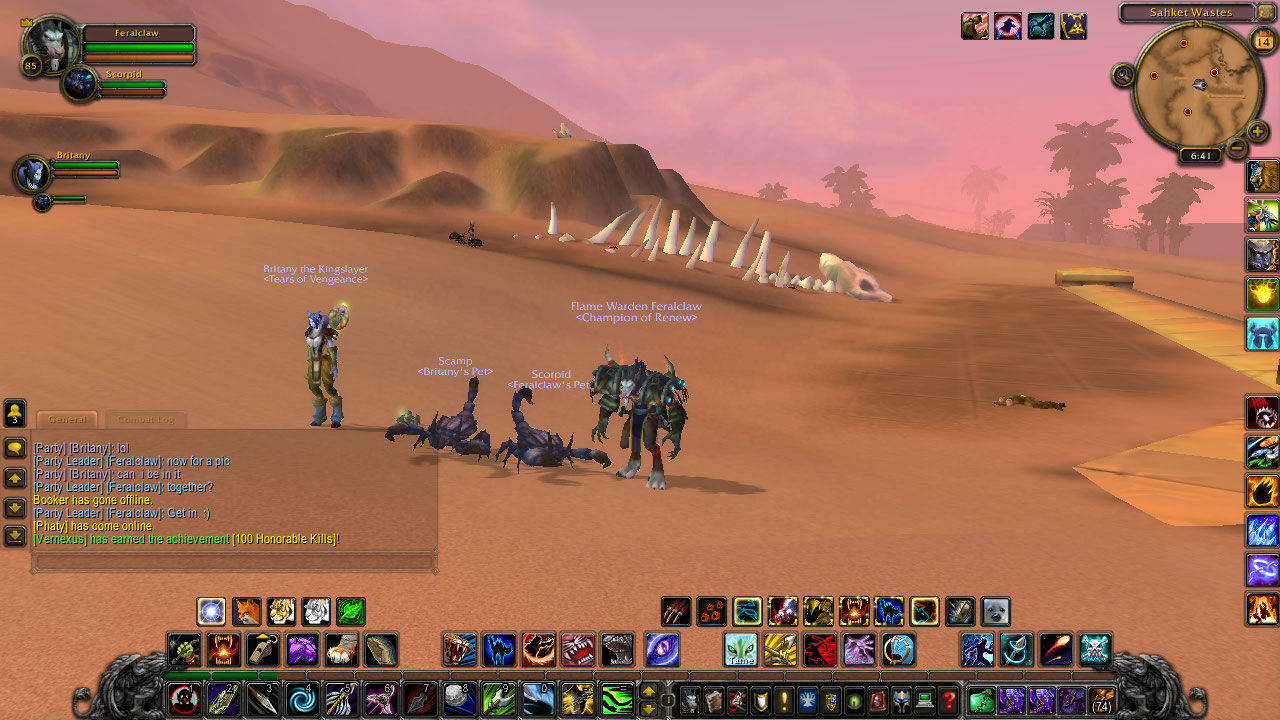
Task: Open tracking options with the minimap magnifying glass
Action: (1125, 75)
